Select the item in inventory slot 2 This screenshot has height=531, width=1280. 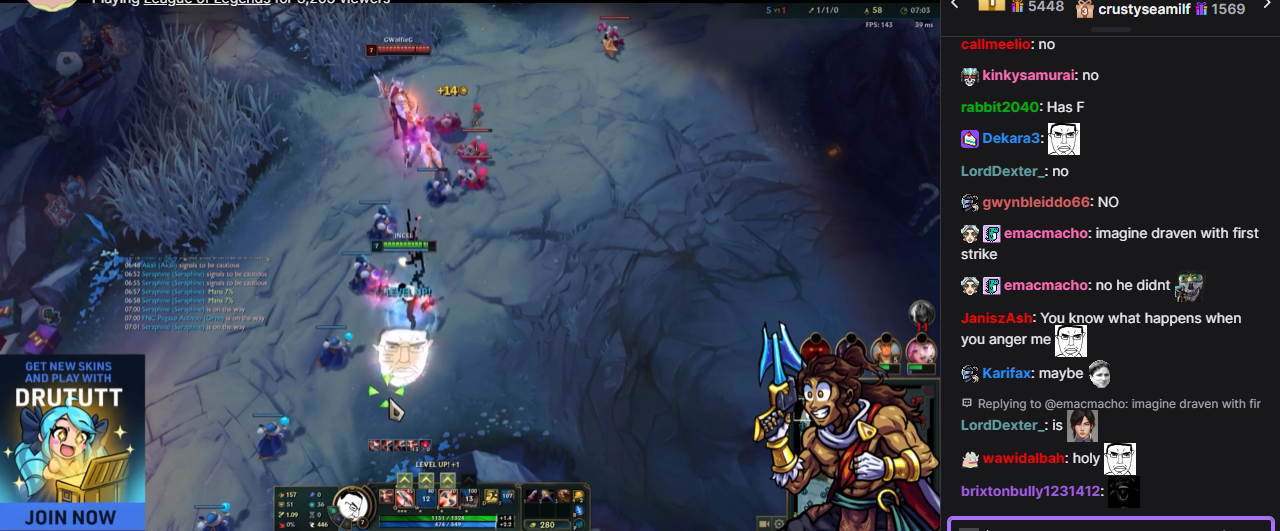[546, 496]
